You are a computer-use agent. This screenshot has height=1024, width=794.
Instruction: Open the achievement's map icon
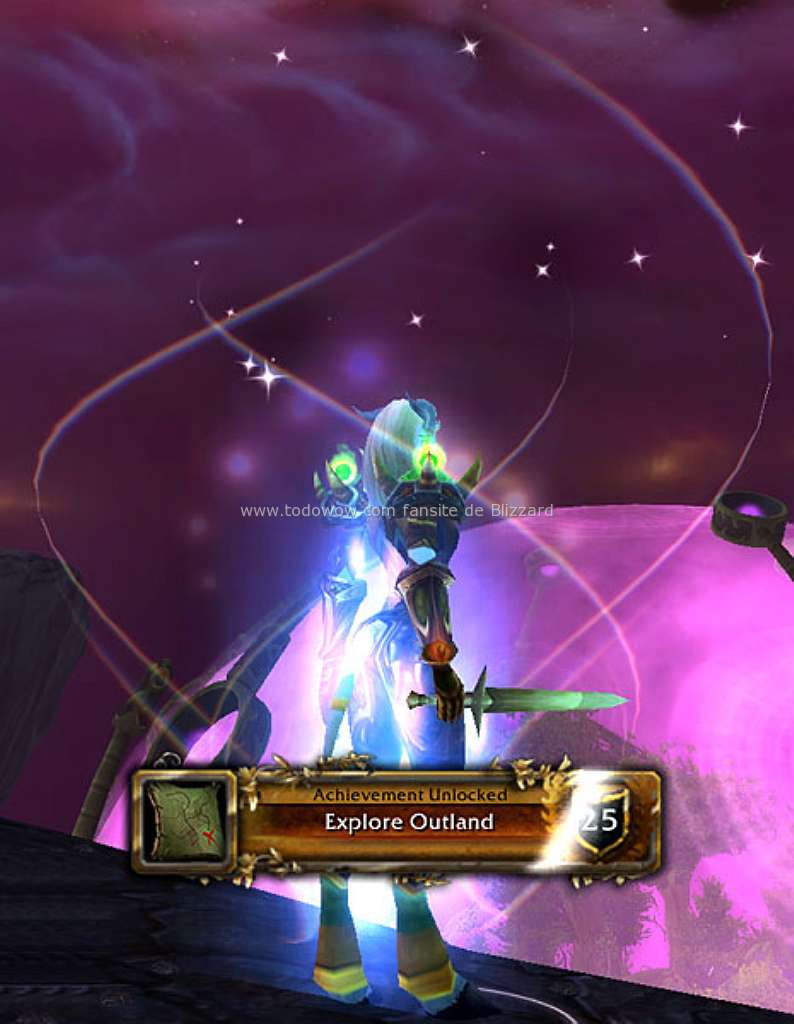187,820
